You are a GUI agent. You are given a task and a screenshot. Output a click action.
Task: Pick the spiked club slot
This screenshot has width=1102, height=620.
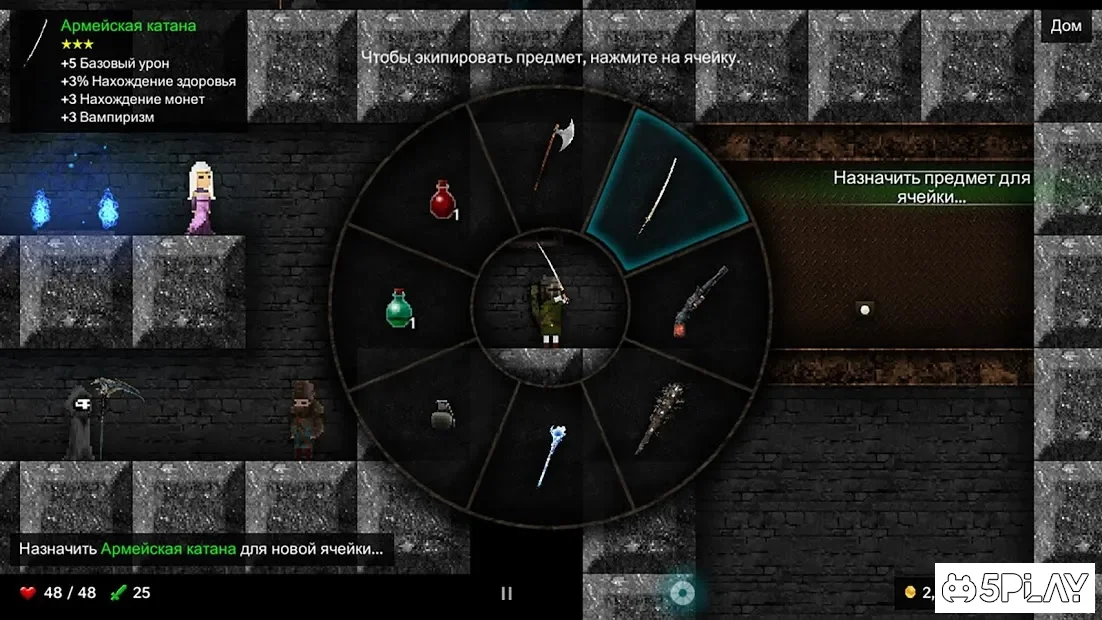(662, 415)
